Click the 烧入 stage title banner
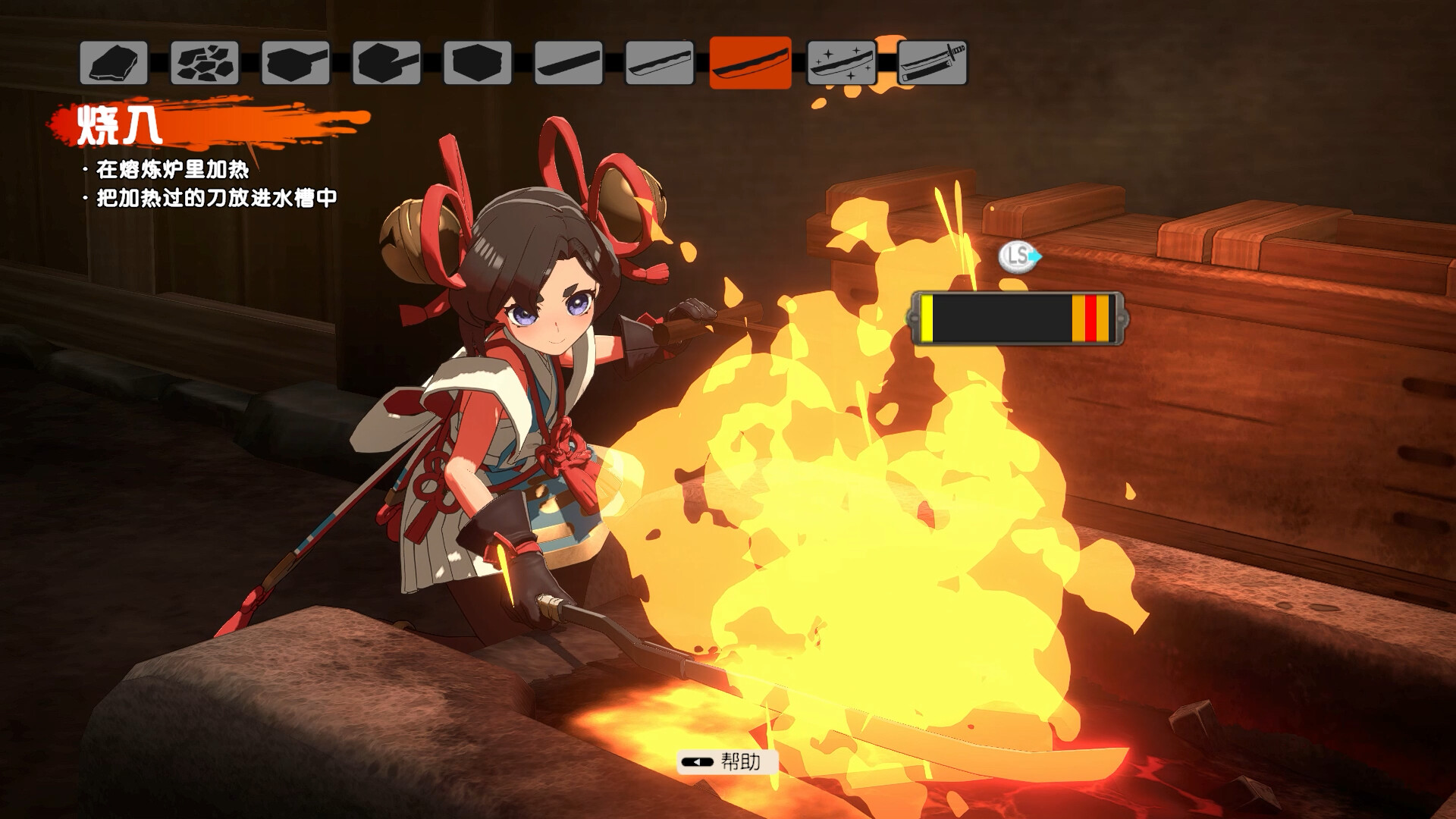This screenshot has height=819, width=1456. coord(121,125)
